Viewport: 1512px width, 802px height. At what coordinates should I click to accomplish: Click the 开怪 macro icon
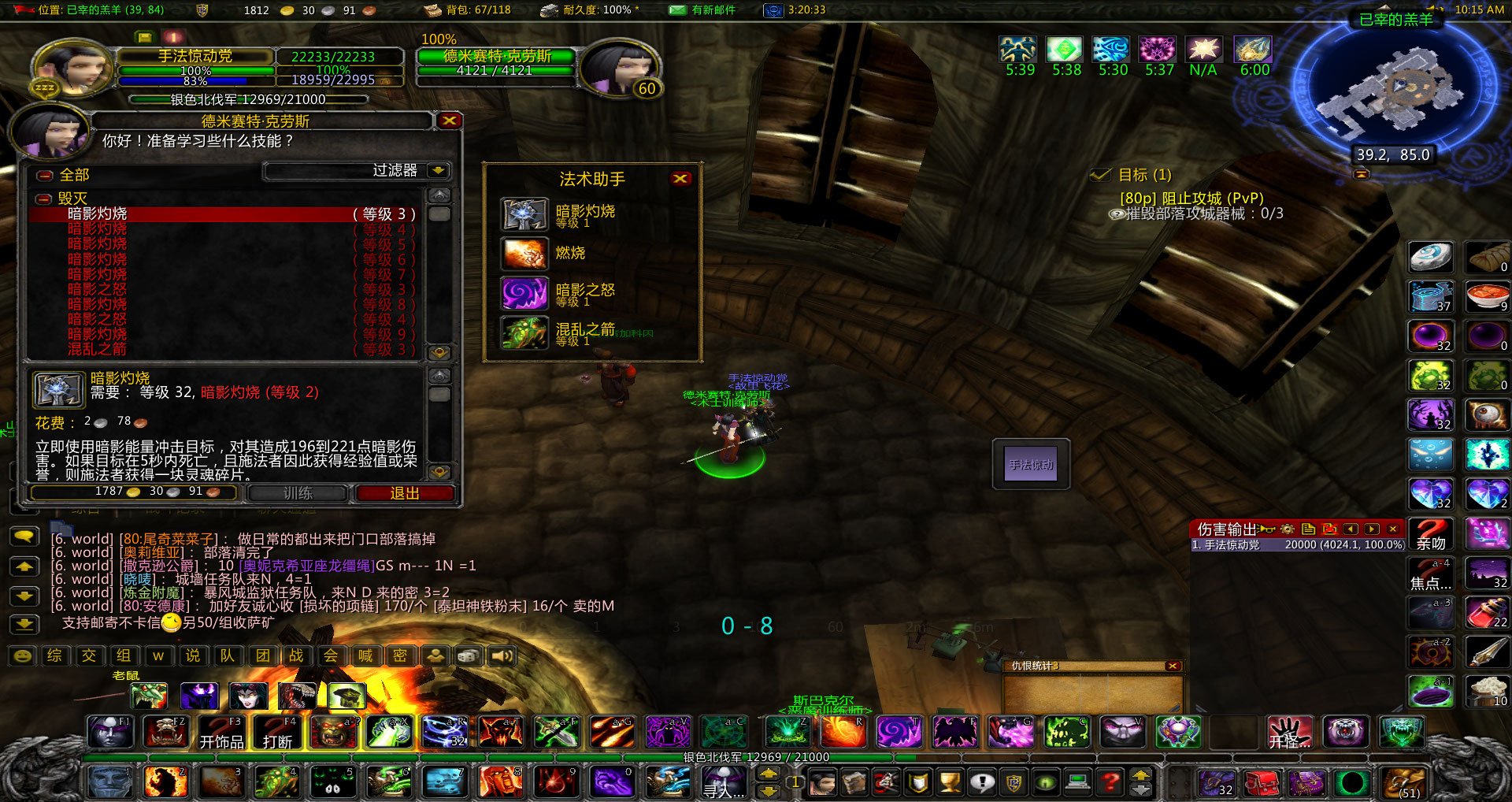[x=1290, y=732]
